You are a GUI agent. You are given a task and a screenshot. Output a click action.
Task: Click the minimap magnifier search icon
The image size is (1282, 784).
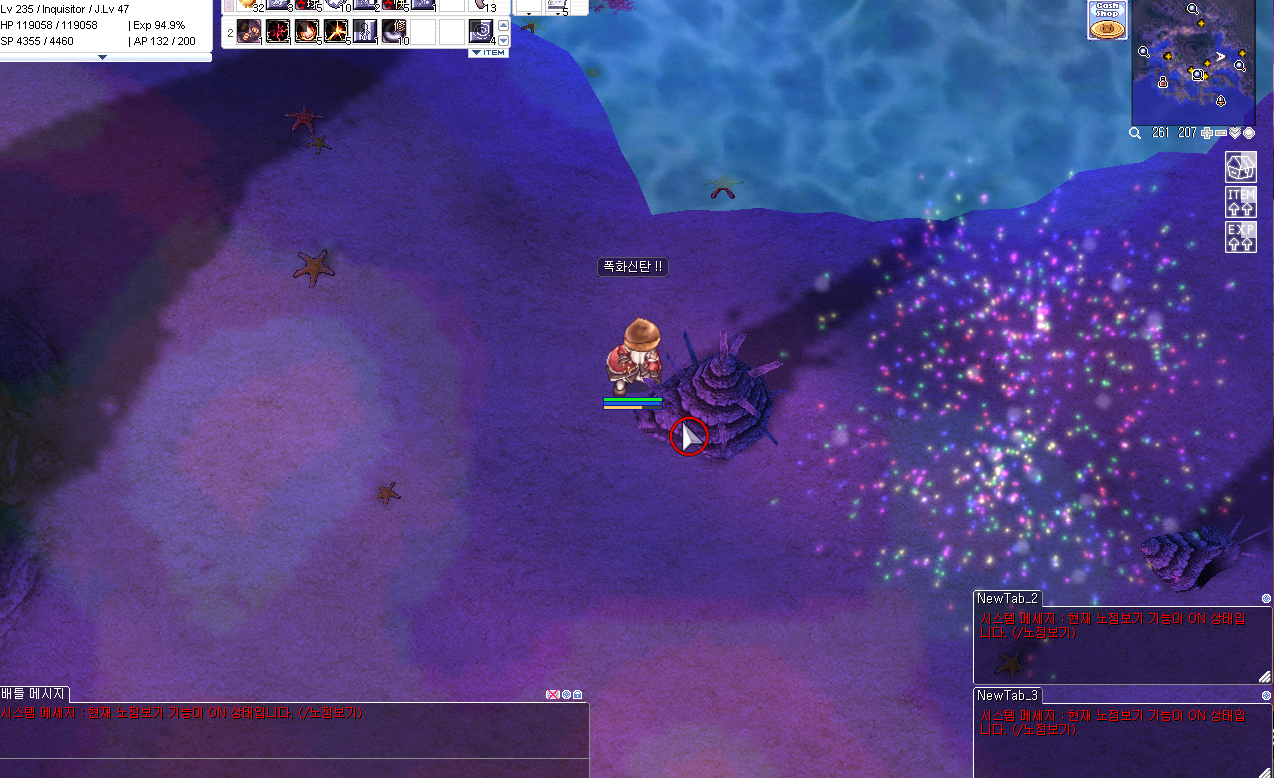[x=1135, y=133]
